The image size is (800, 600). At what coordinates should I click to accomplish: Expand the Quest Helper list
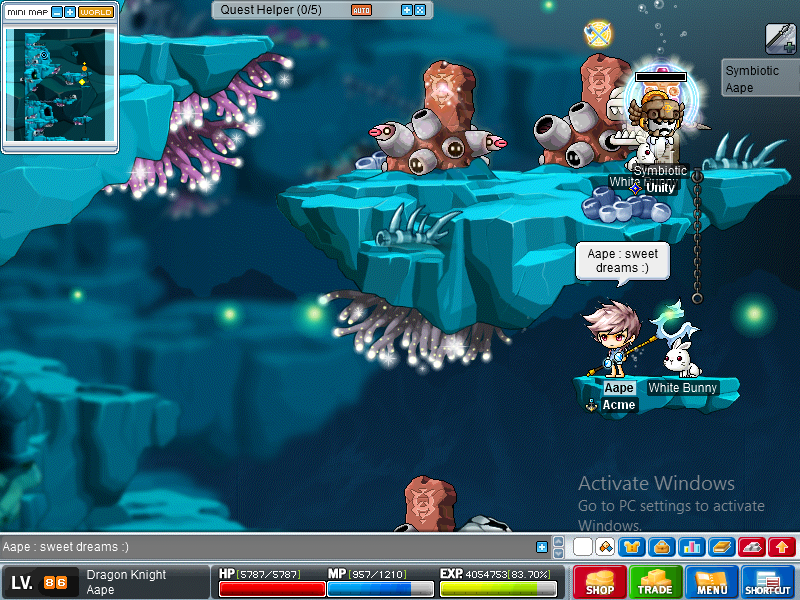point(406,10)
